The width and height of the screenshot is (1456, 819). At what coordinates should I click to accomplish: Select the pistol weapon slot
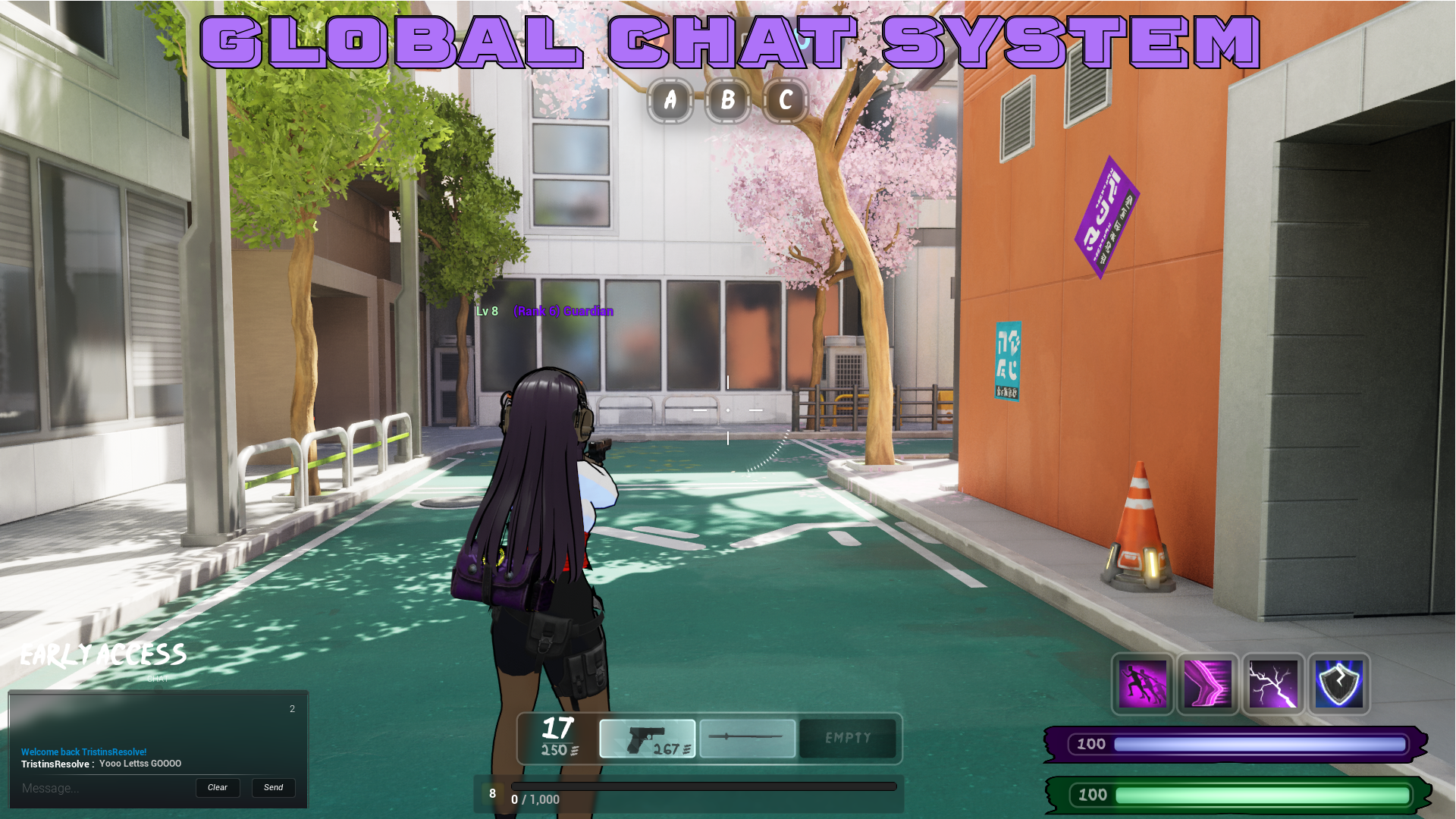pos(647,739)
